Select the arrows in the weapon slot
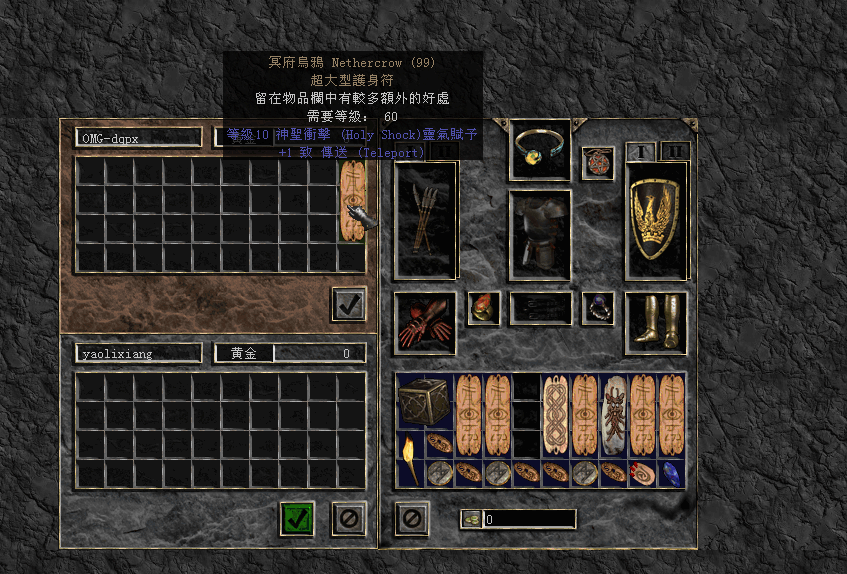The height and width of the screenshot is (574, 847). 425,219
